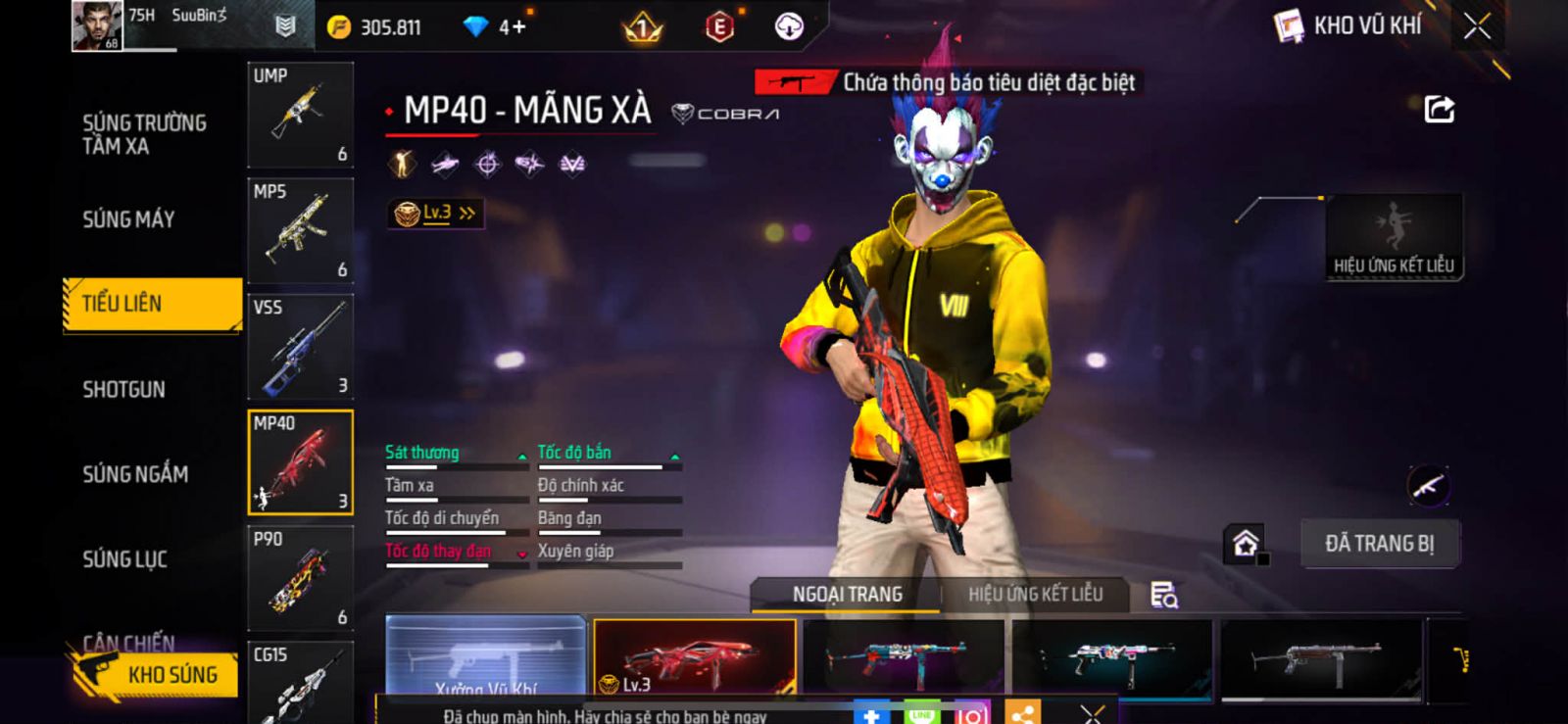Click the Kho Súng button

(157, 674)
